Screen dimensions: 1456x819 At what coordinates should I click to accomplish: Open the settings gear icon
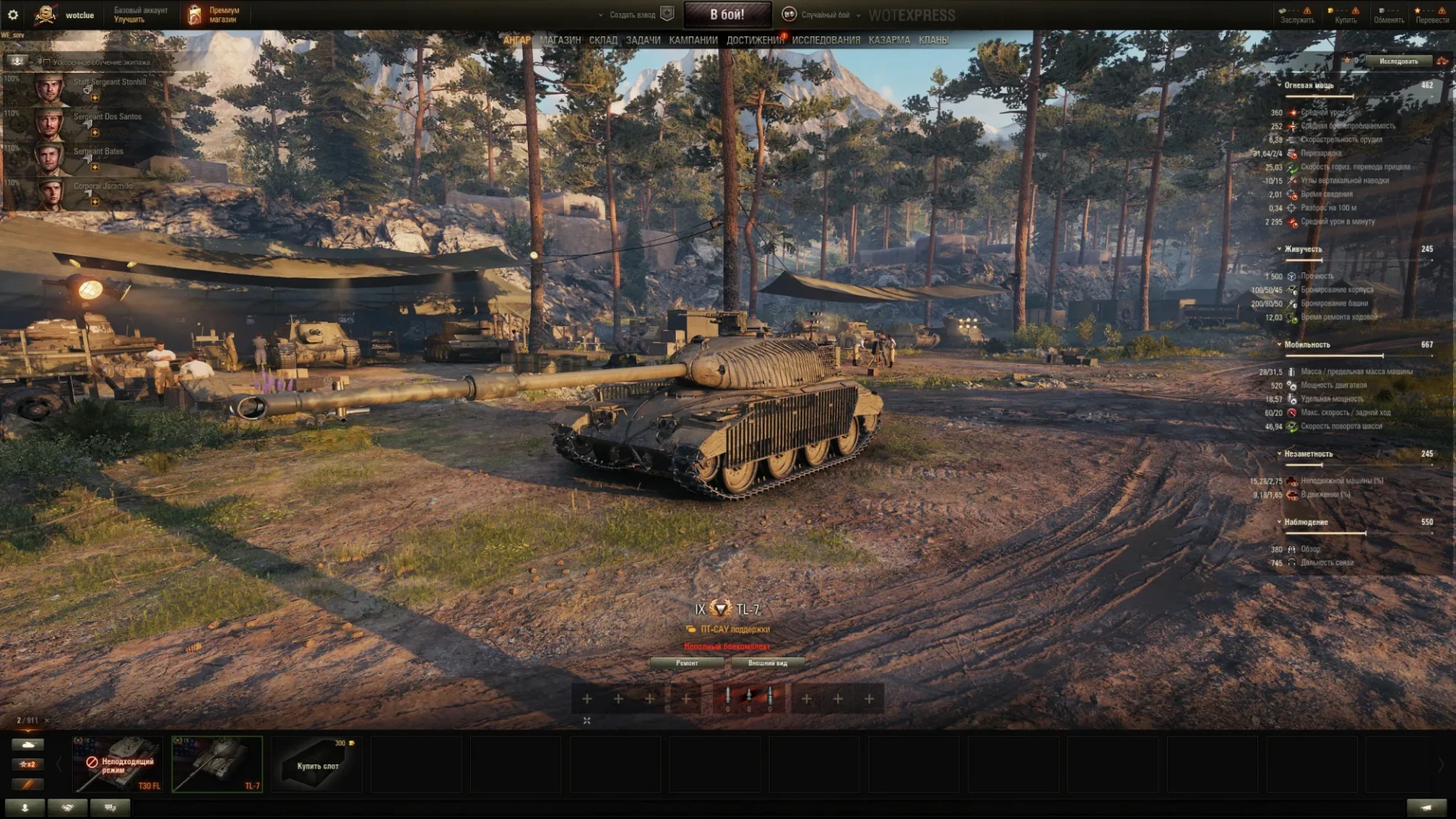(13, 14)
